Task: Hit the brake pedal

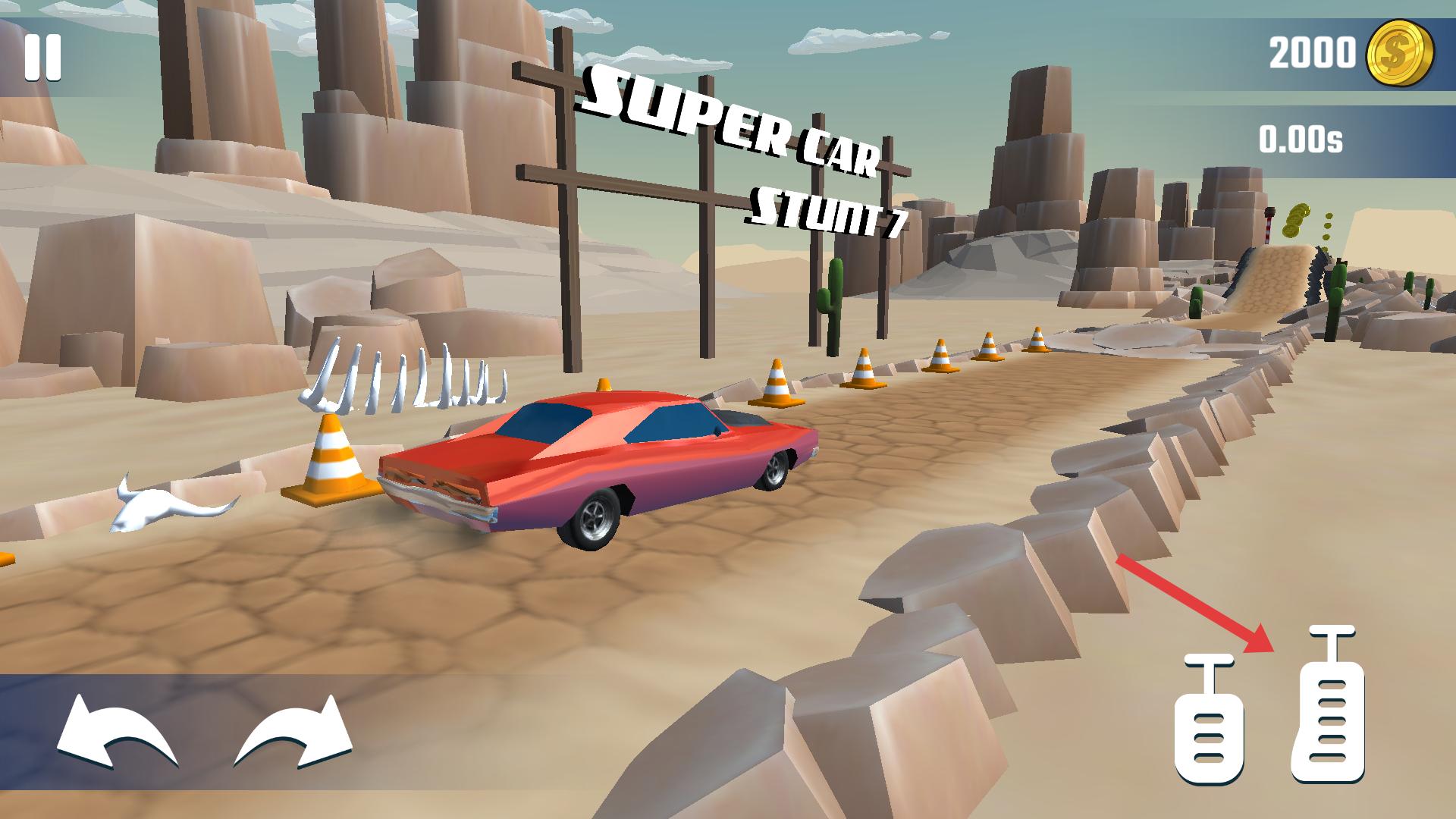Action: (x=1209, y=722)
